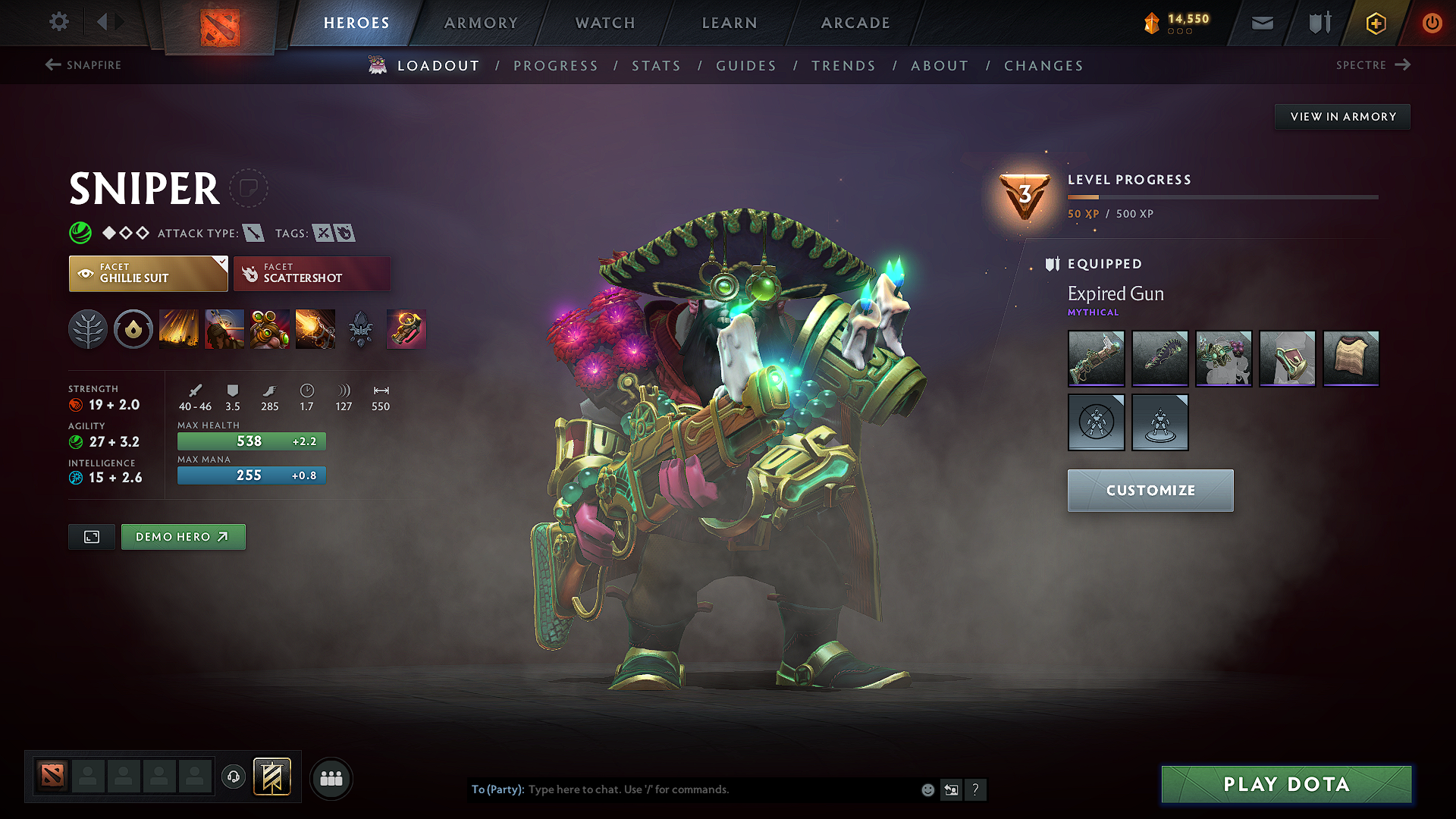Click the Expired Gun weapon thumbnail
This screenshot has height=819, width=1456.
coord(1096,359)
